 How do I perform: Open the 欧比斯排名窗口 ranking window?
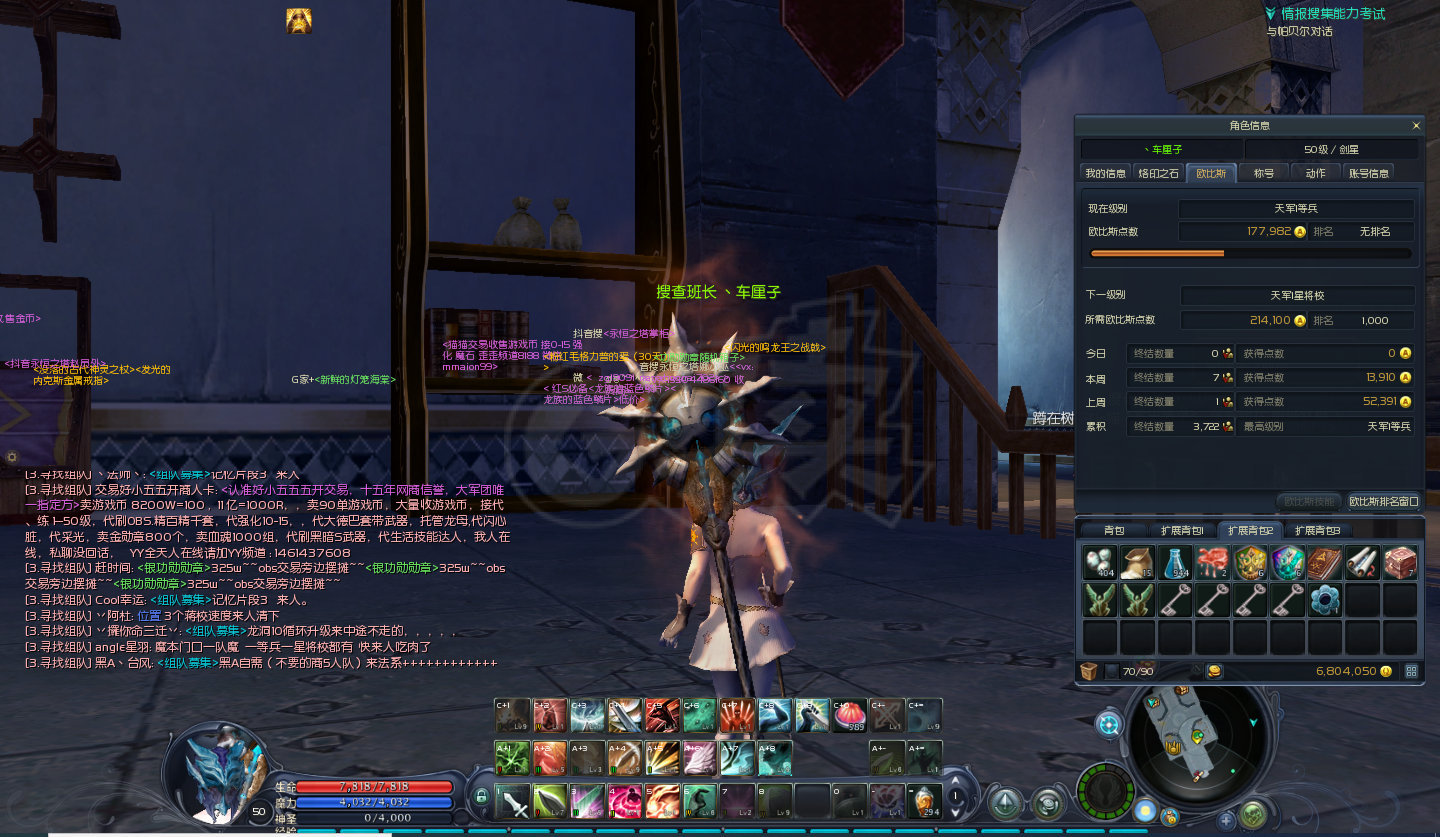pos(1383,501)
